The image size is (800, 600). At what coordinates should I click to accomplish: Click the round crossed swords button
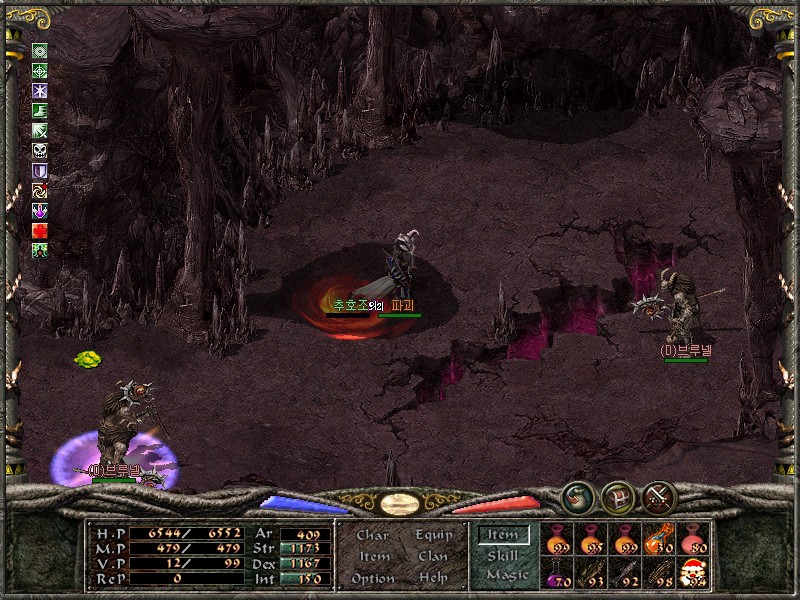pyautogui.click(x=659, y=496)
